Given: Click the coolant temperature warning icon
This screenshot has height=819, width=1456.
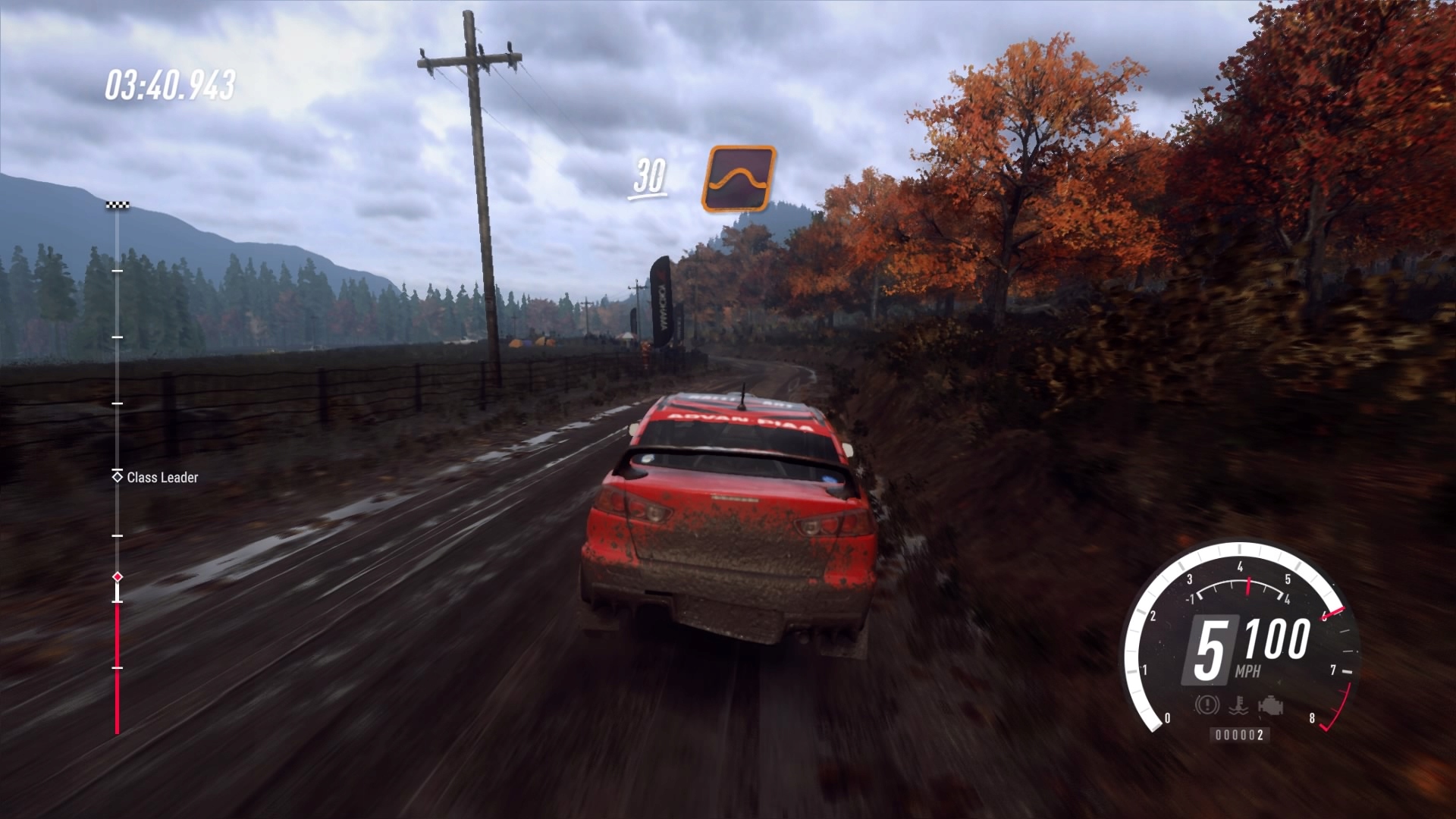Looking at the screenshot, I should click(1238, 706).
